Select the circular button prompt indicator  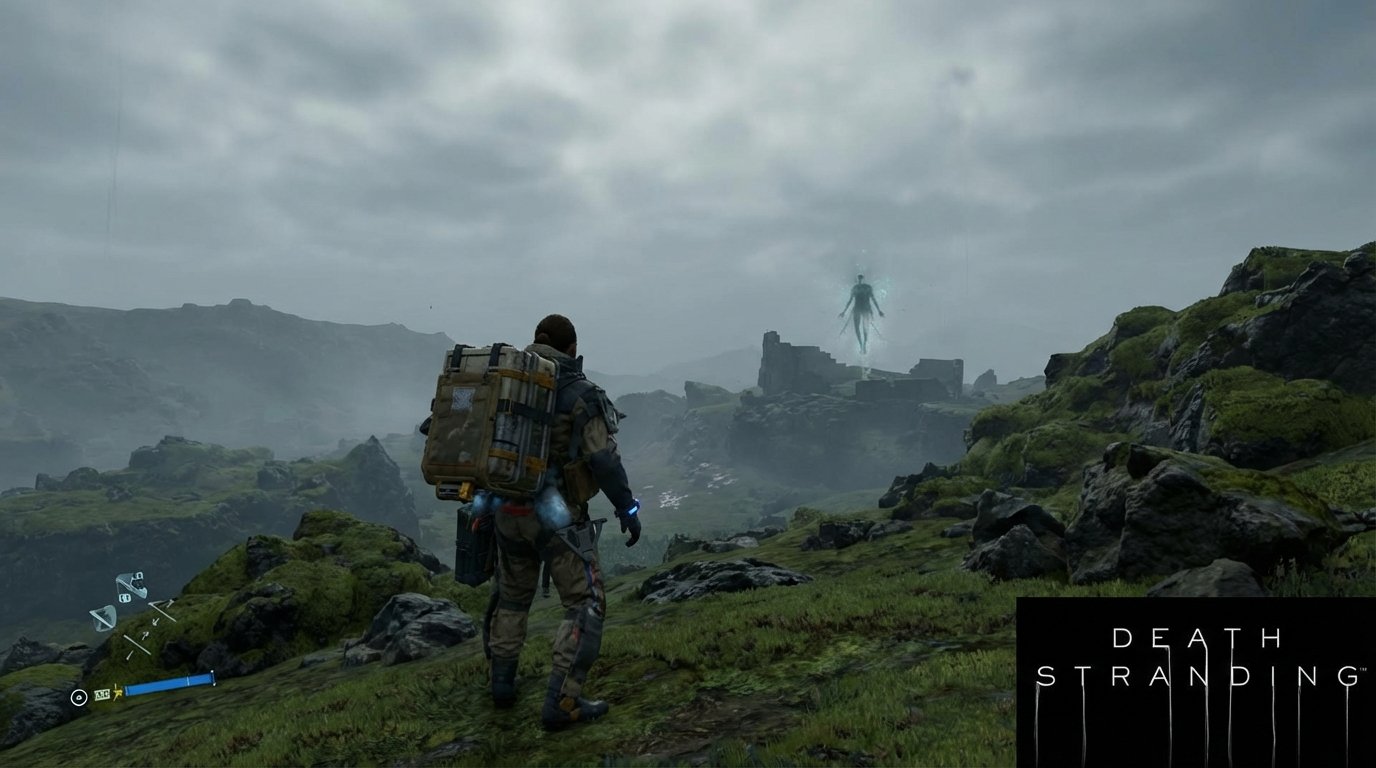click(78, 697)
